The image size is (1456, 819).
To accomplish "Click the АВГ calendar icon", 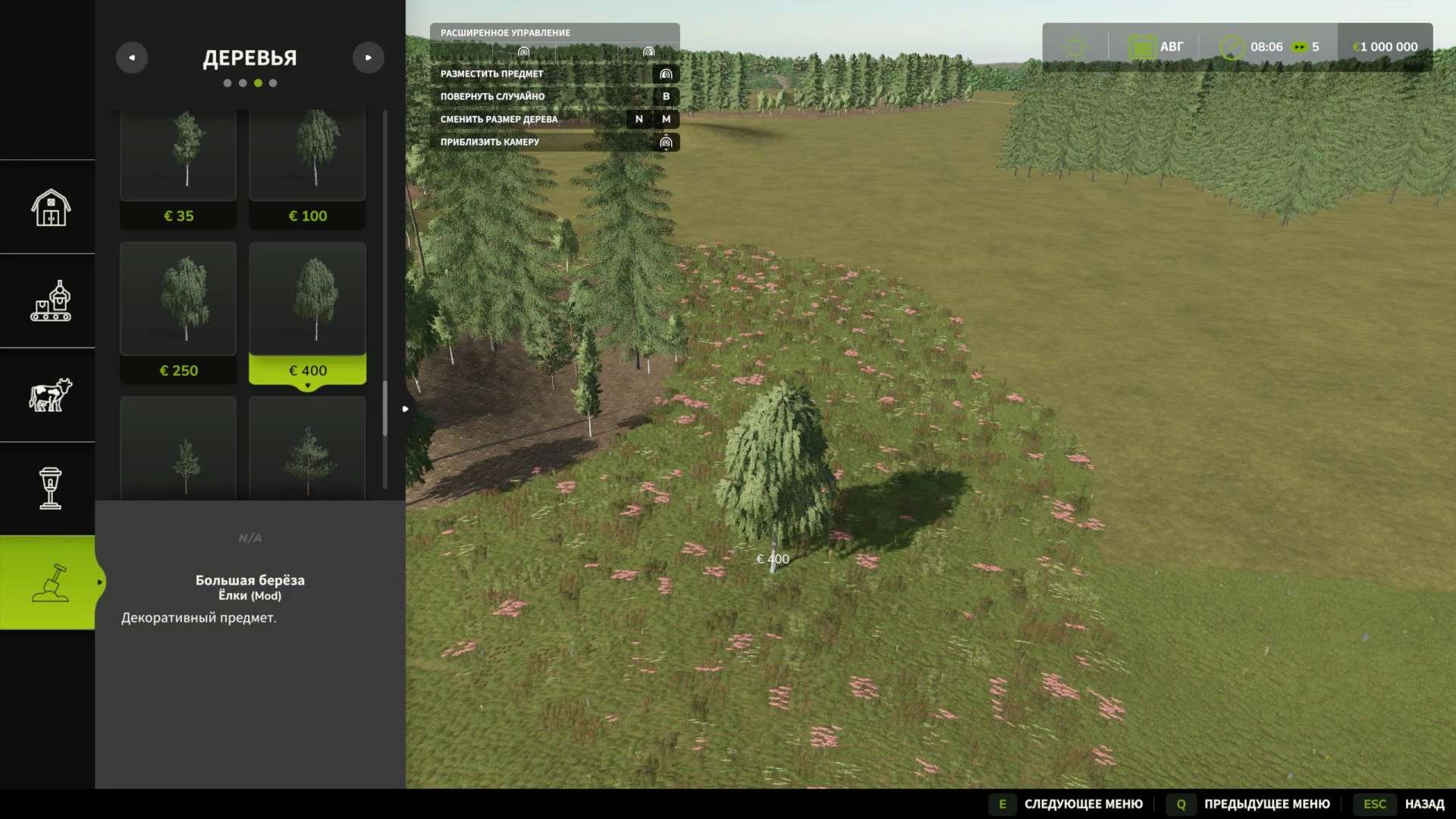I will click(1142, 46).
